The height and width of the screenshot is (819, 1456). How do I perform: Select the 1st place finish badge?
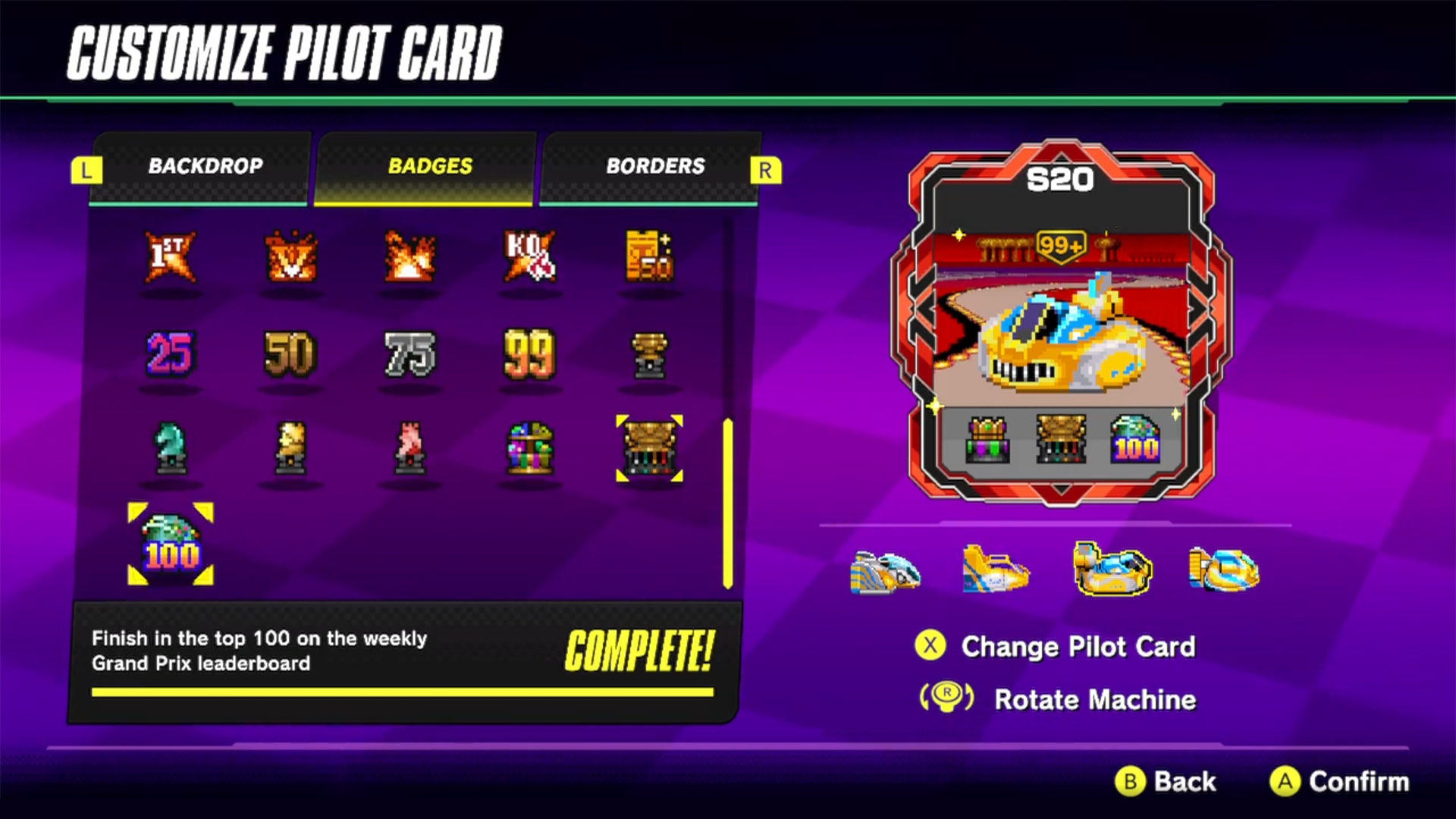[x=169, y=258]
